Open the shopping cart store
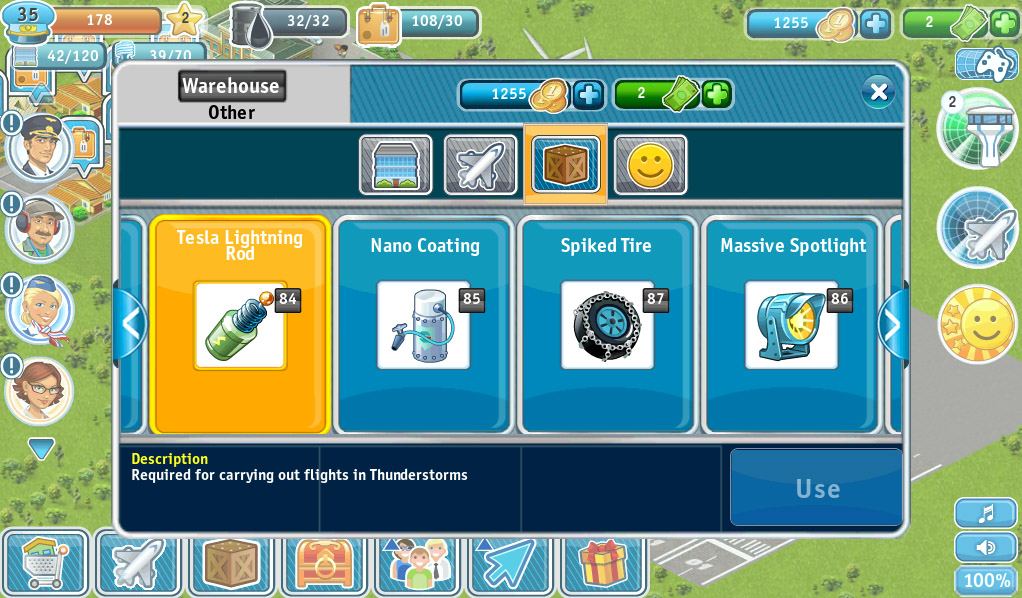Image resolution: width=1022 pixels, height=598 pixels. pos(46,563)
